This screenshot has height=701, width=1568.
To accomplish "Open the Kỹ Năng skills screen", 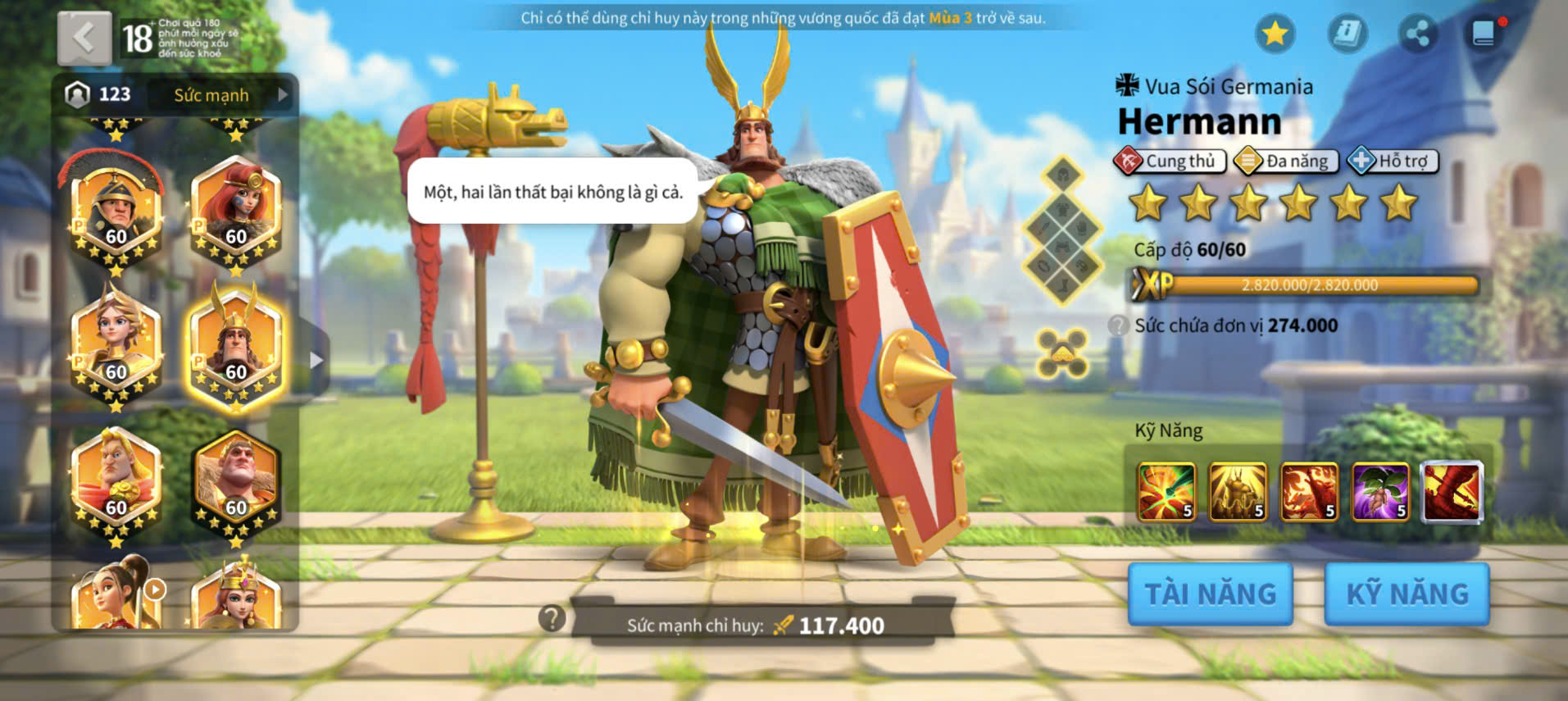I will (1407, 594).
